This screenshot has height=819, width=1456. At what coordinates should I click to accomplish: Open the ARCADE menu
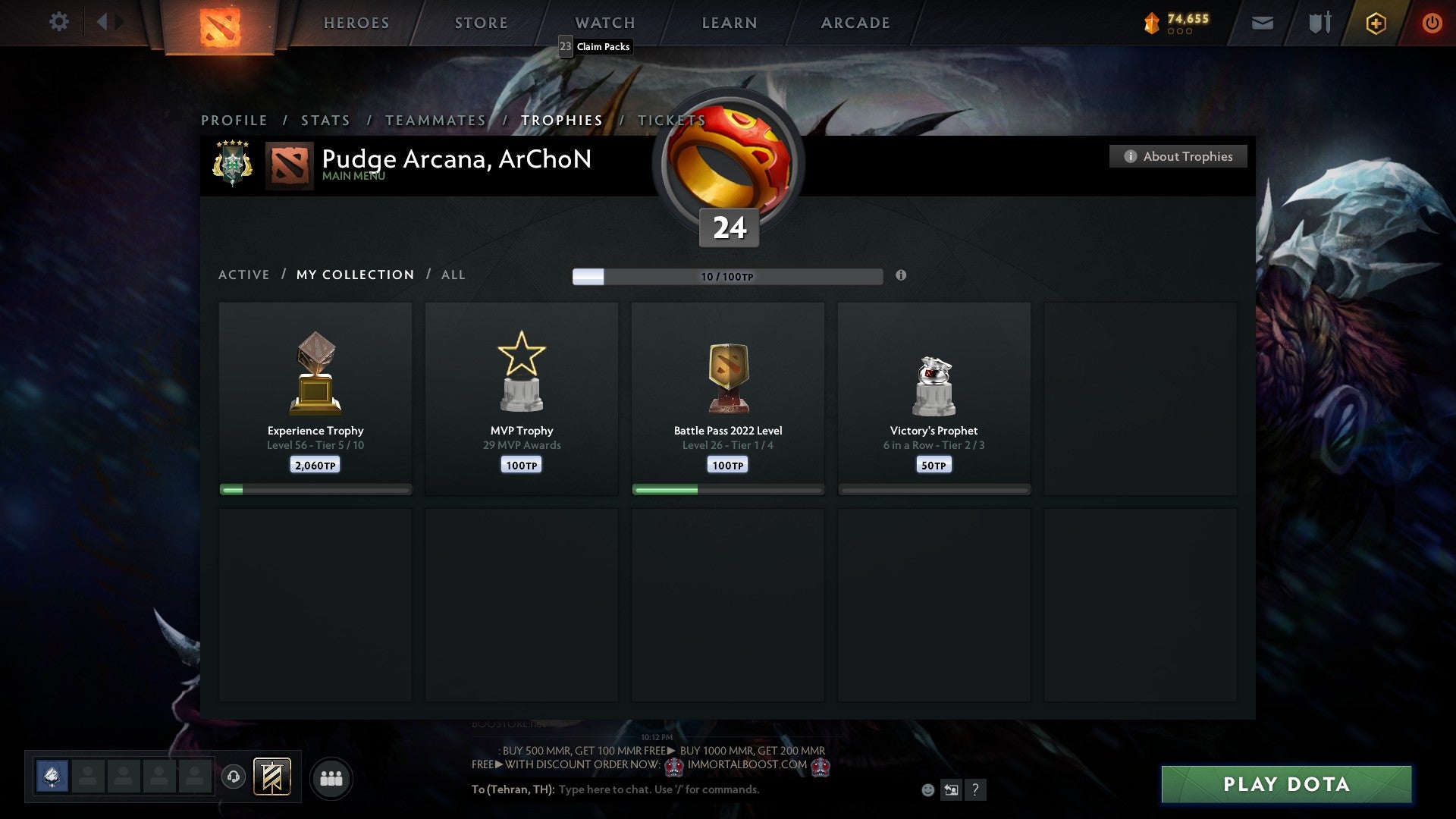pyautogui.click(x=854, y=23)
